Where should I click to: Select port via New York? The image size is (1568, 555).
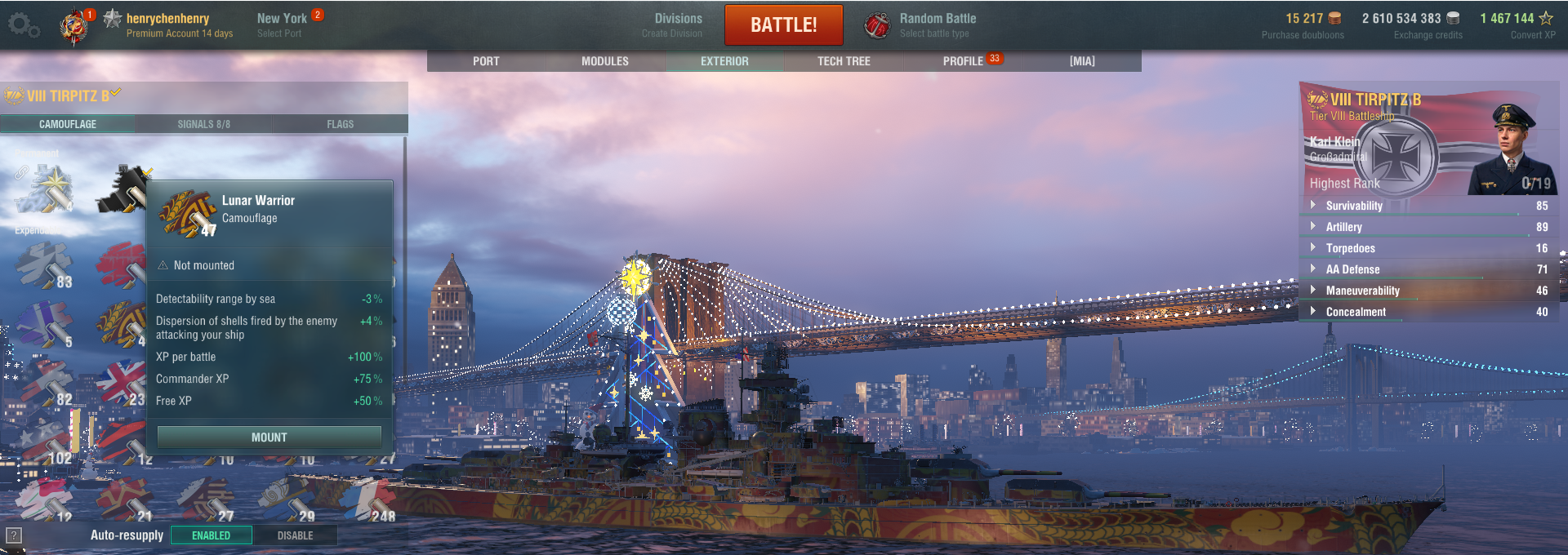[282, 24]
